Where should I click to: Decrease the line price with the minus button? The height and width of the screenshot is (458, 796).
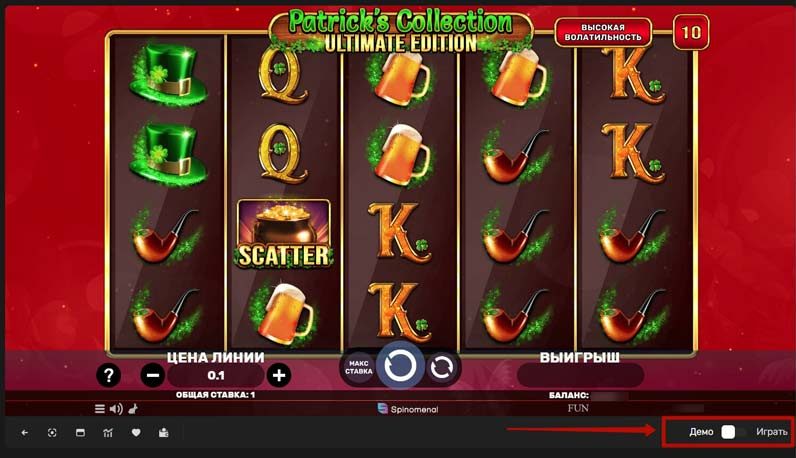(152, 375)
